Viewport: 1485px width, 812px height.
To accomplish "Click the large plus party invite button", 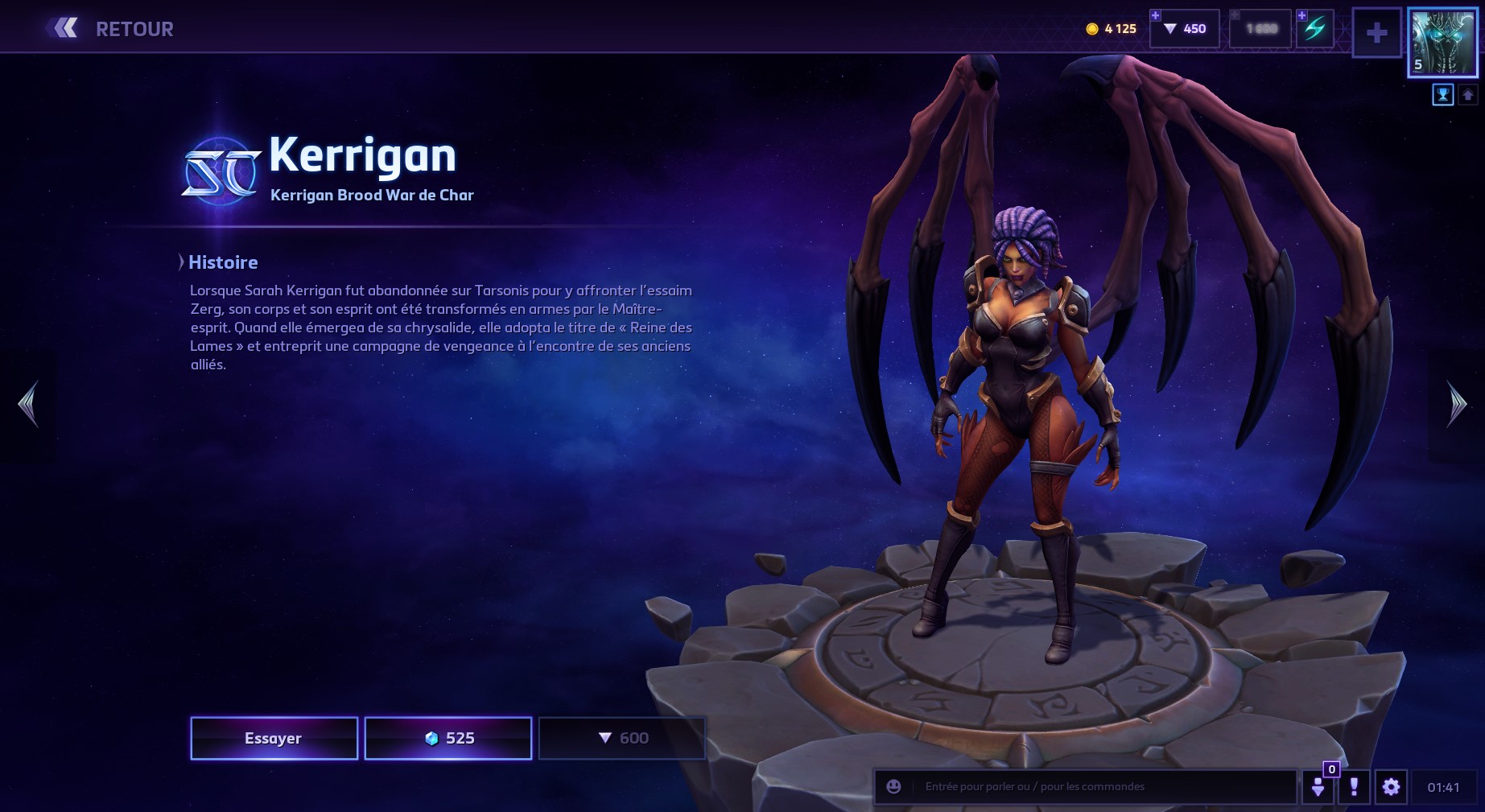I will click(x=1376, y=33).
